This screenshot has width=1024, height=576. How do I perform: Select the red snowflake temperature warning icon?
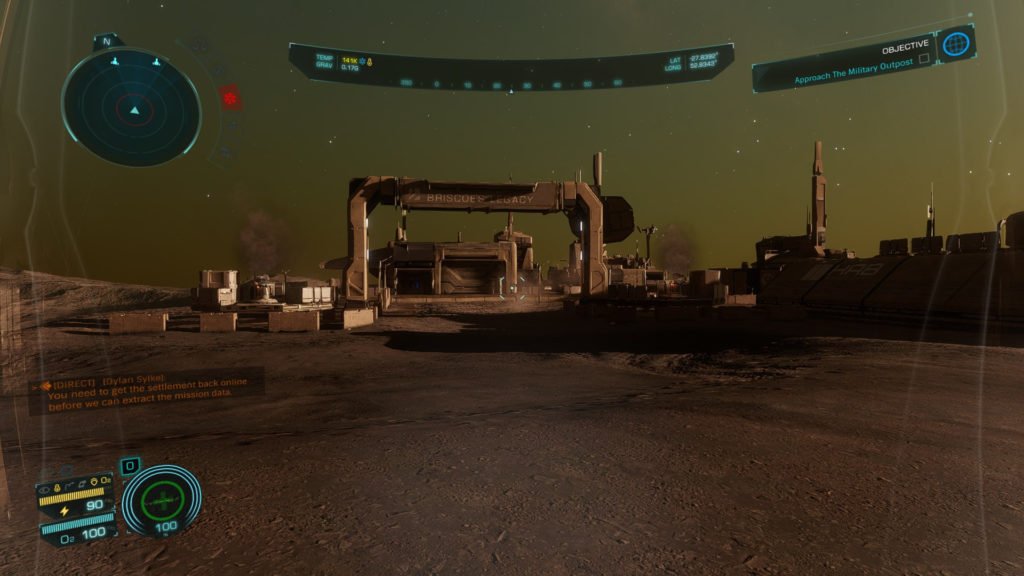pyautogui.click(x=230, y=98)
